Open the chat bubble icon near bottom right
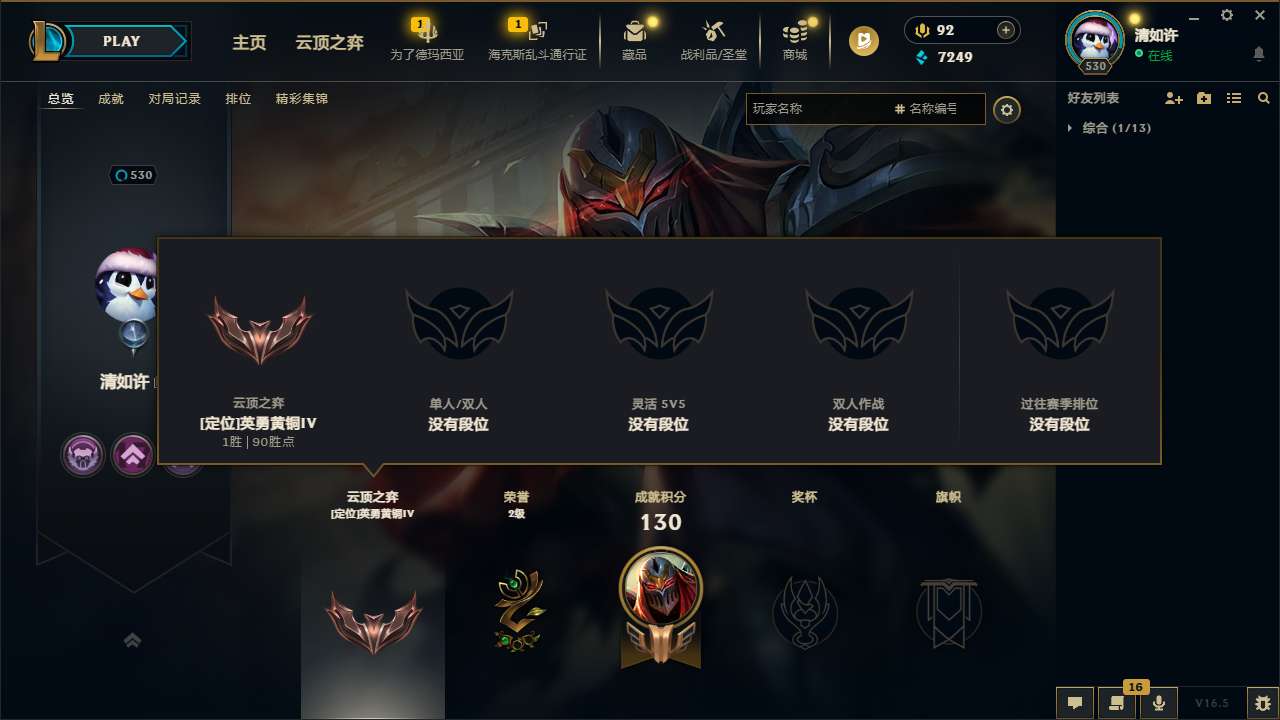 1075,703
